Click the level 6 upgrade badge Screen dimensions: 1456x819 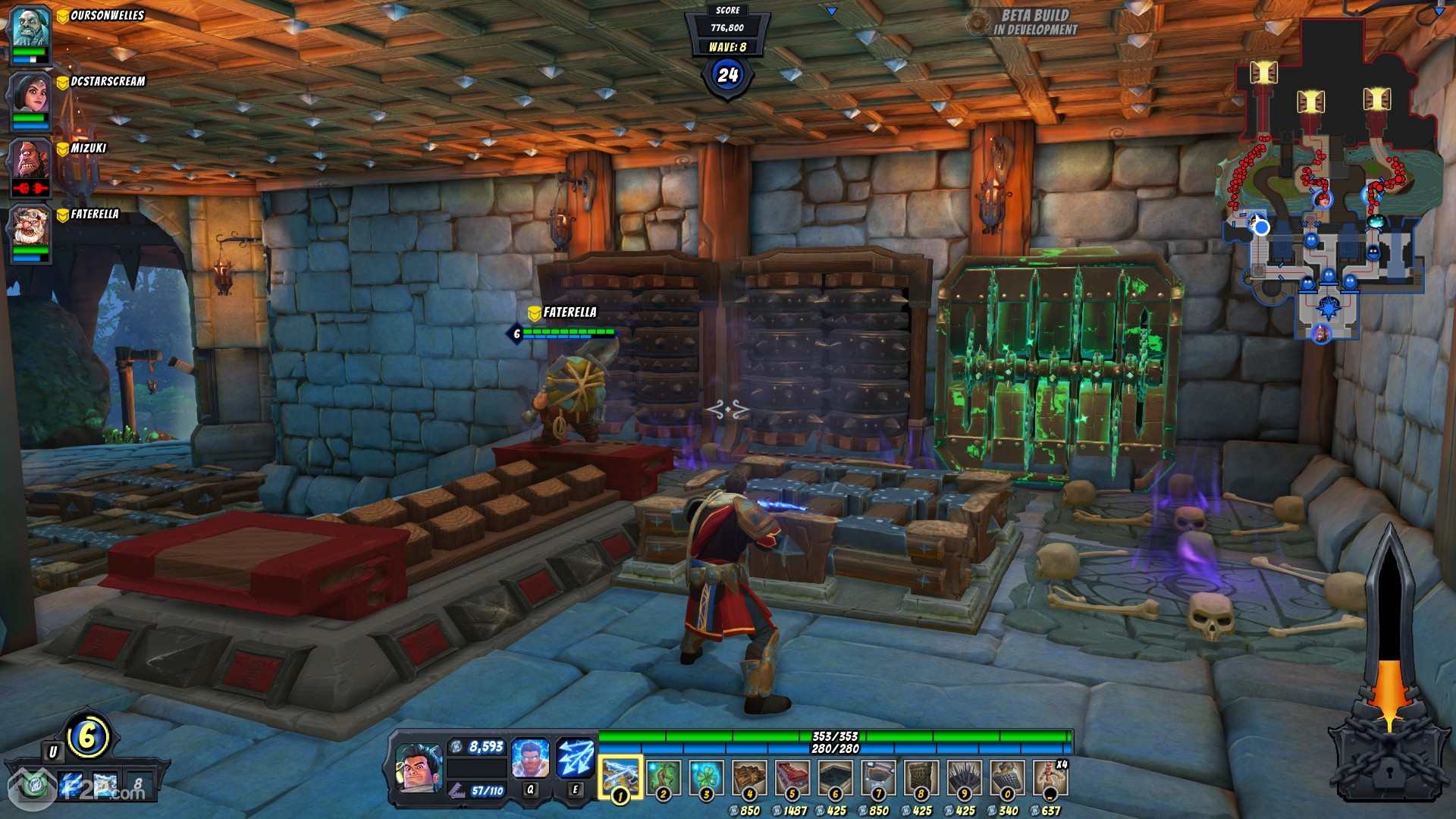tap(88, 736)
